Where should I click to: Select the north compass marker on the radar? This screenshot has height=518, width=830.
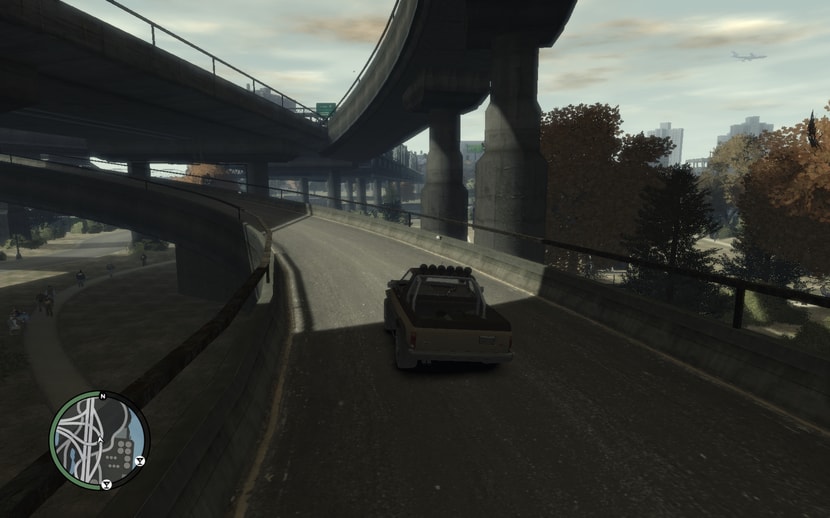click(x=102, y=395)
